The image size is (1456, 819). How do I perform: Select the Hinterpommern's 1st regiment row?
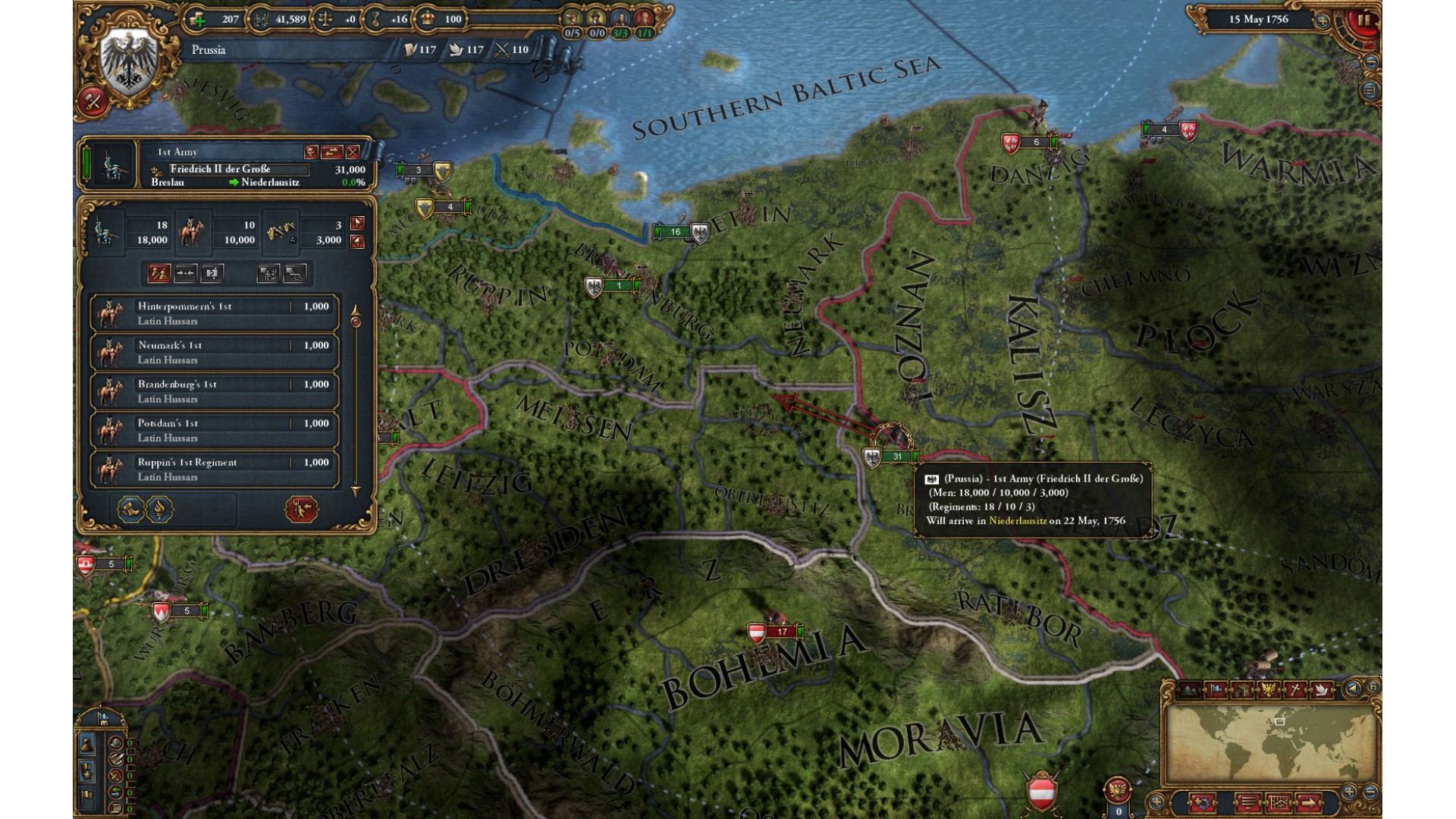coord(215,313)
